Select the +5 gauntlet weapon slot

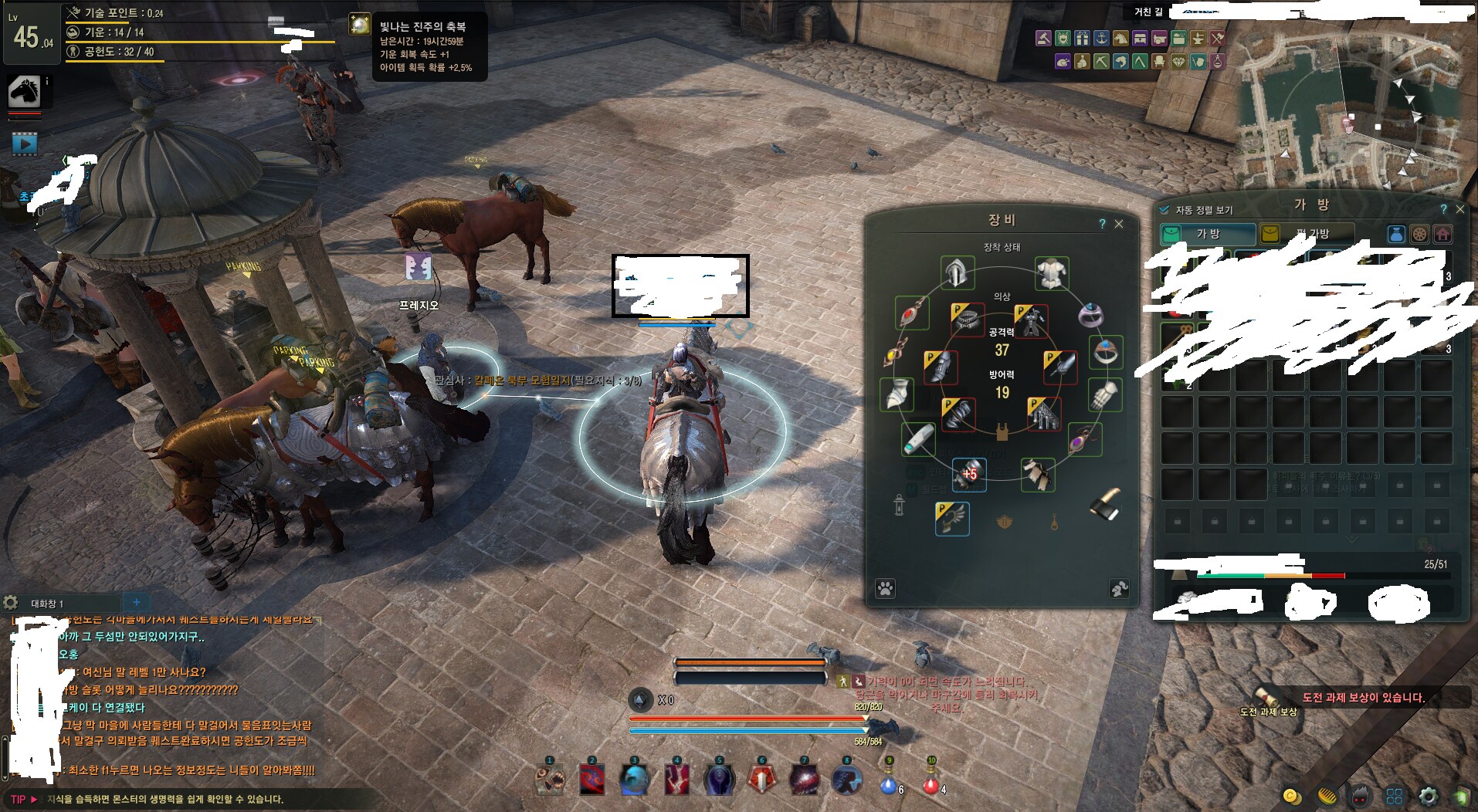point(968,474)
